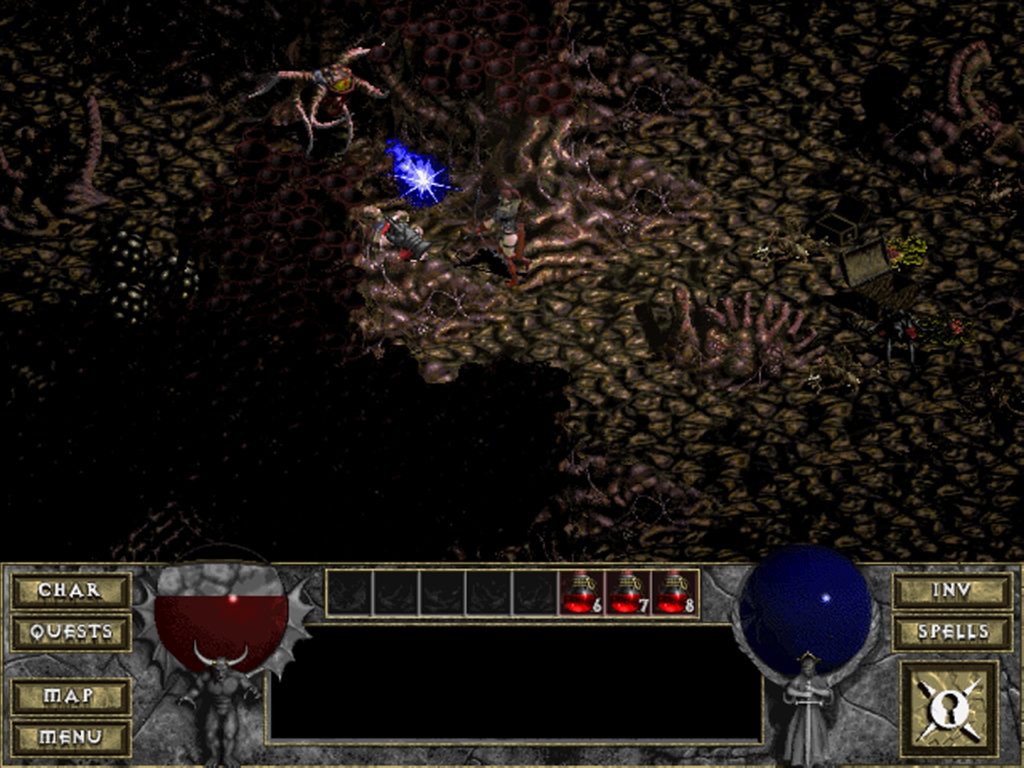Use the healing potion in belt slot 7
The height and width of the screenshot is (768, 1024).
pos(628,593)
